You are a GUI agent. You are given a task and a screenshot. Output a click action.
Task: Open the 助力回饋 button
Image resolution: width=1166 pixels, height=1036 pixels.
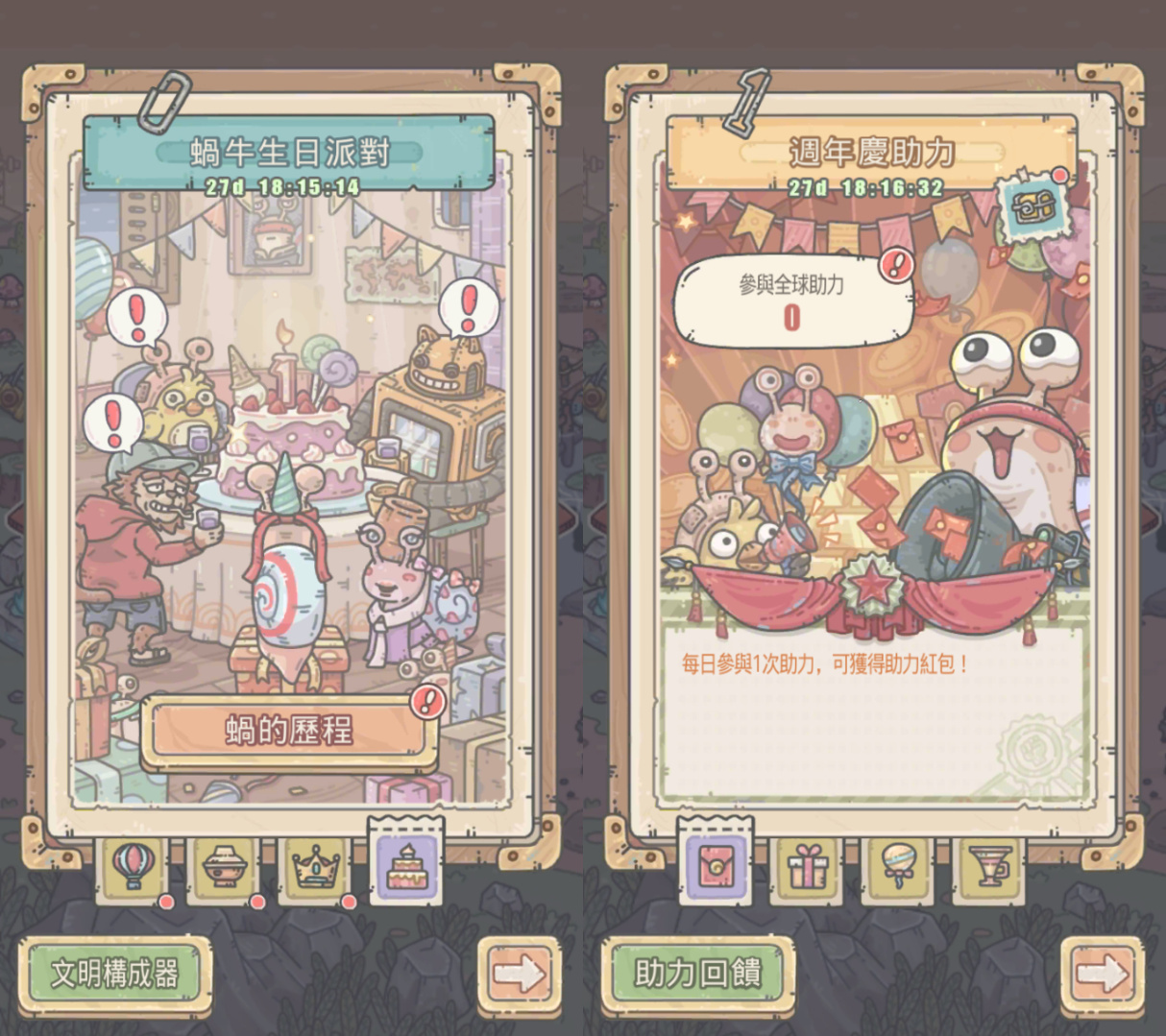pyautogui.click(x=698, y=975)
